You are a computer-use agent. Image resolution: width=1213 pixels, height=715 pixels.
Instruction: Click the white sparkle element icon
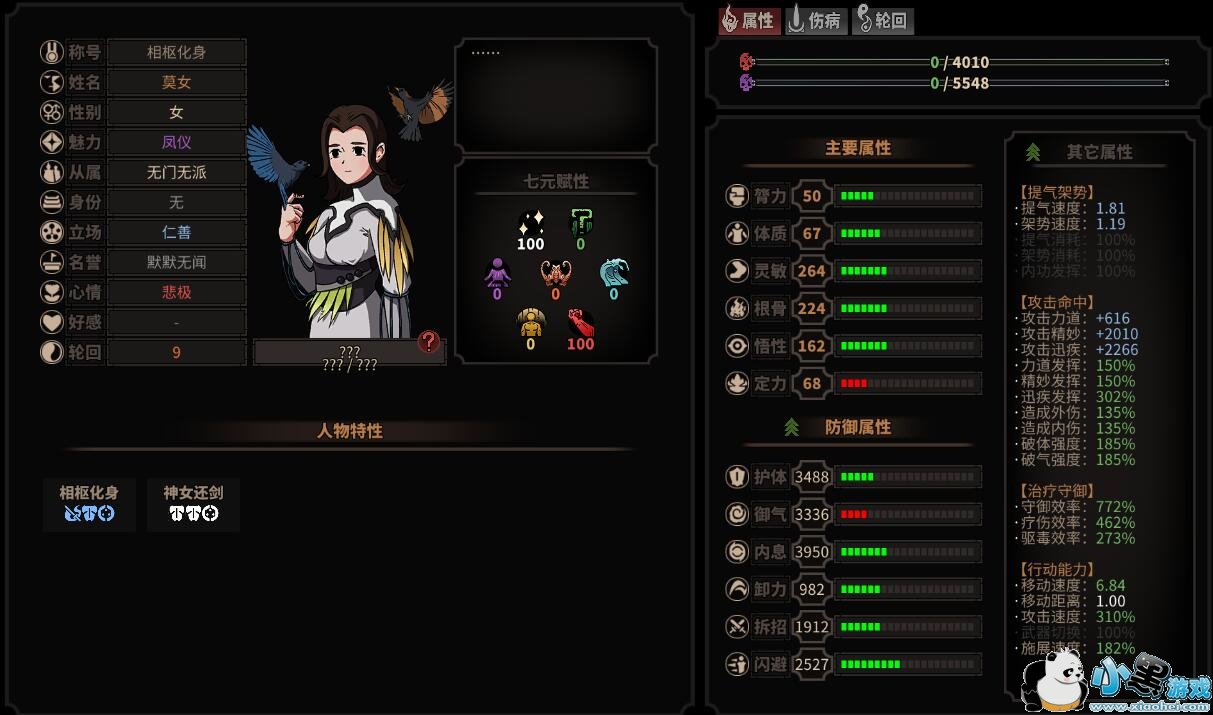pyautogui.click(x=531, y=222)
